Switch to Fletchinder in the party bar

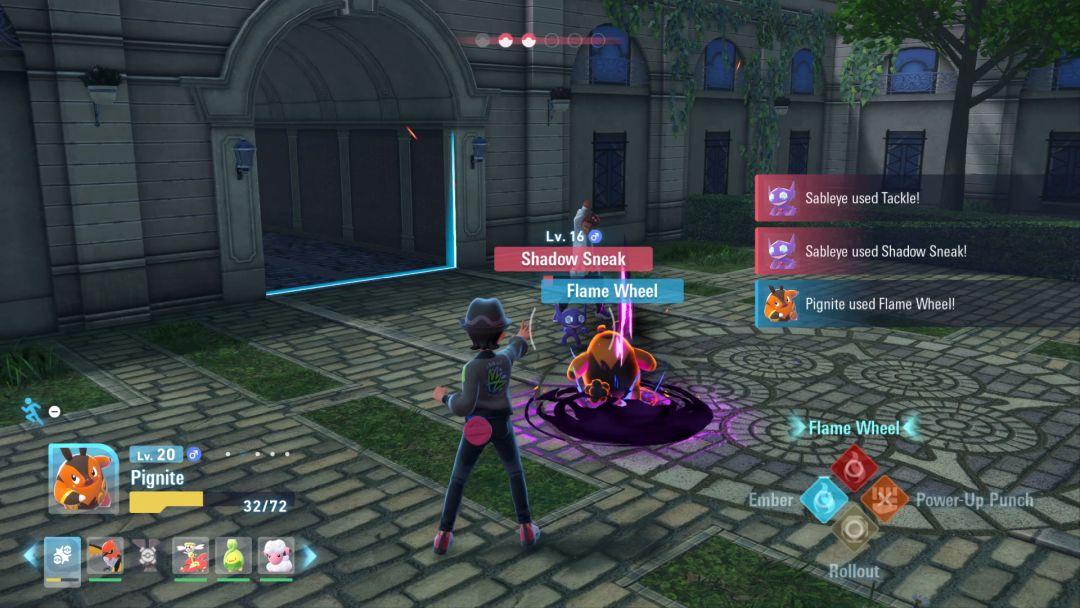[x=105, y=556]
